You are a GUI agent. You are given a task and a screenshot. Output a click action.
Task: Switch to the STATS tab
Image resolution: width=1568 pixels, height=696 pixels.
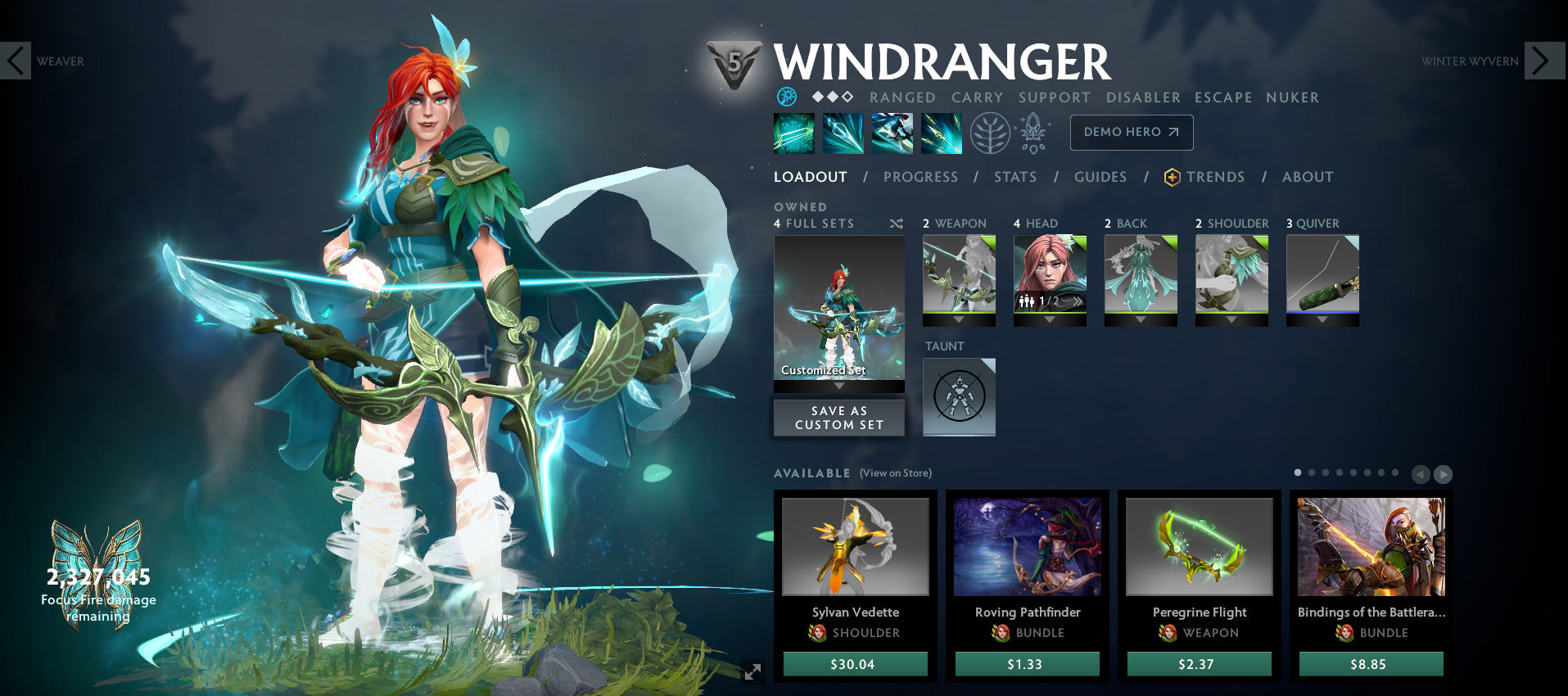click(1015, 177)
